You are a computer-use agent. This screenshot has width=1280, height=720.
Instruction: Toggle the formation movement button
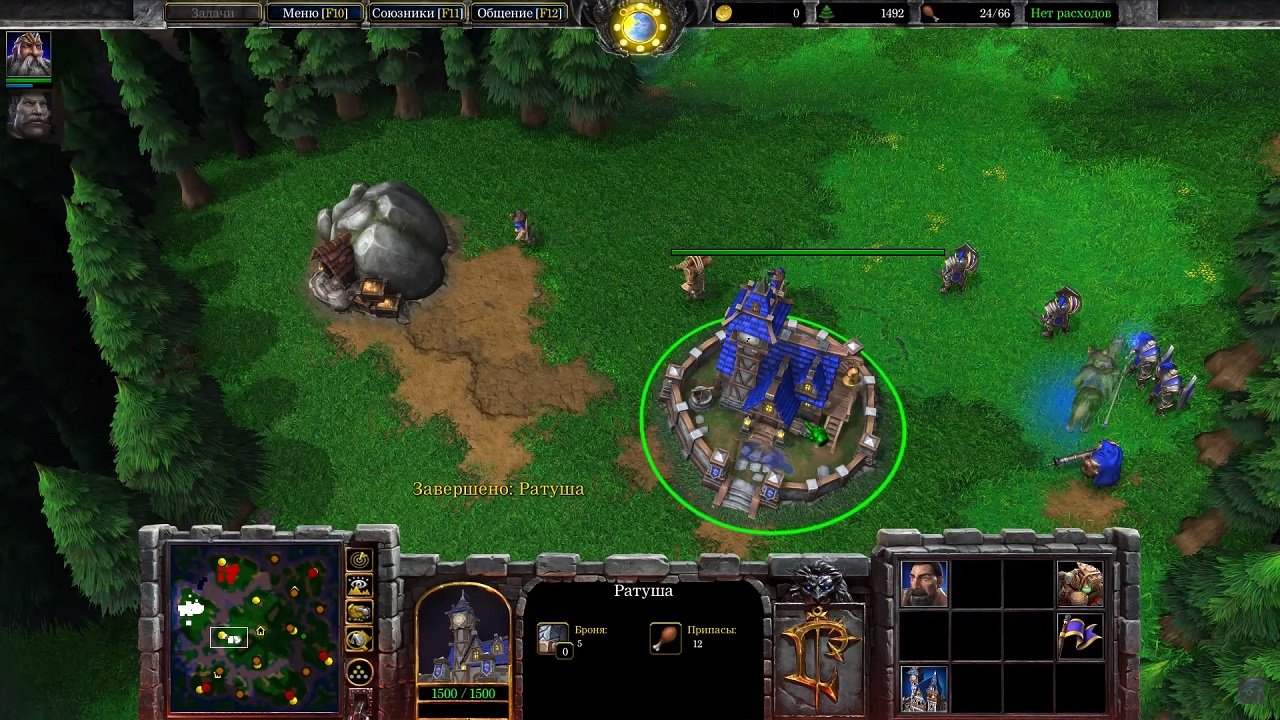point(357,671)
